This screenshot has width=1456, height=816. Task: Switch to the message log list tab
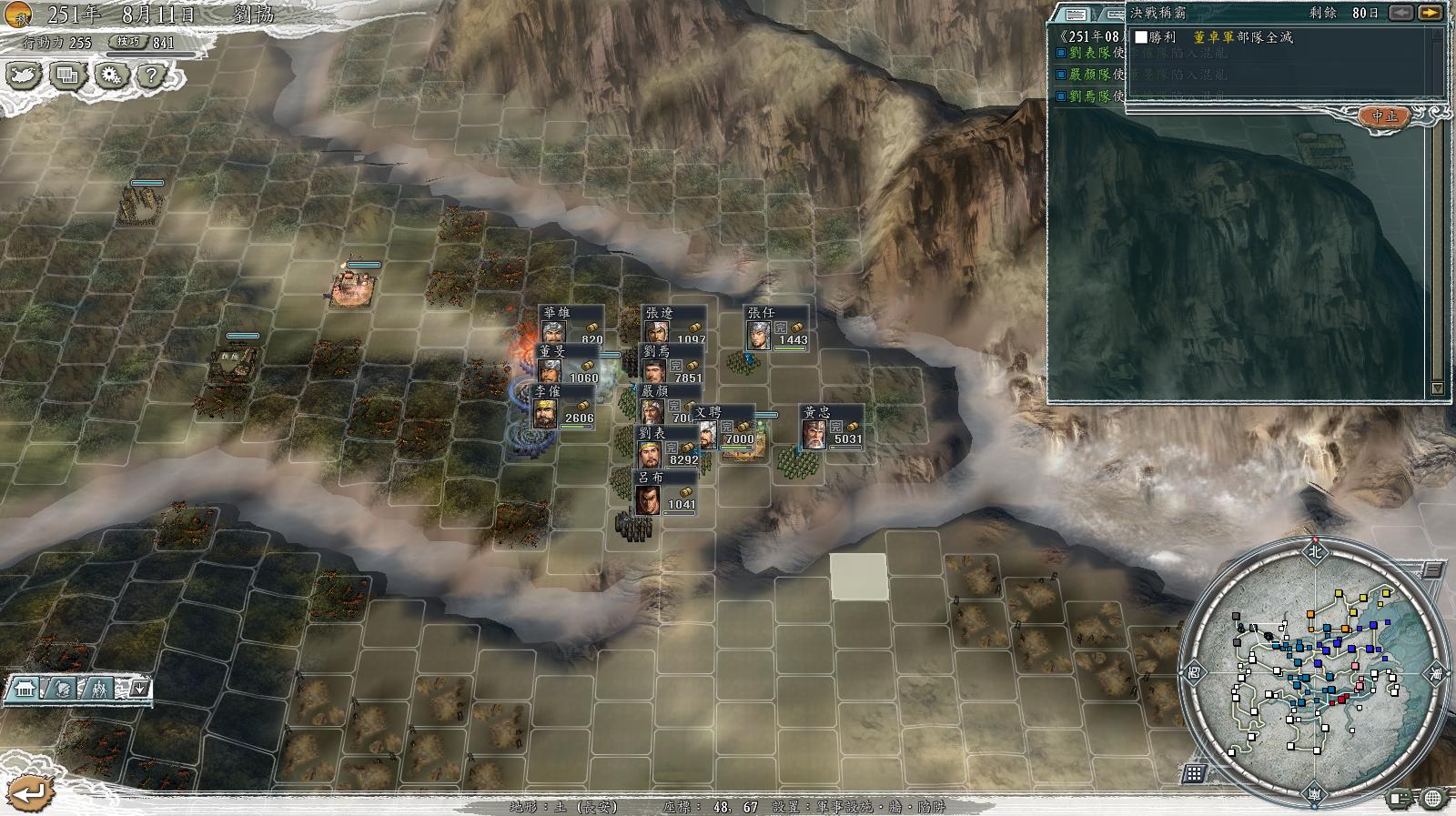click(x=1076, y=14)
